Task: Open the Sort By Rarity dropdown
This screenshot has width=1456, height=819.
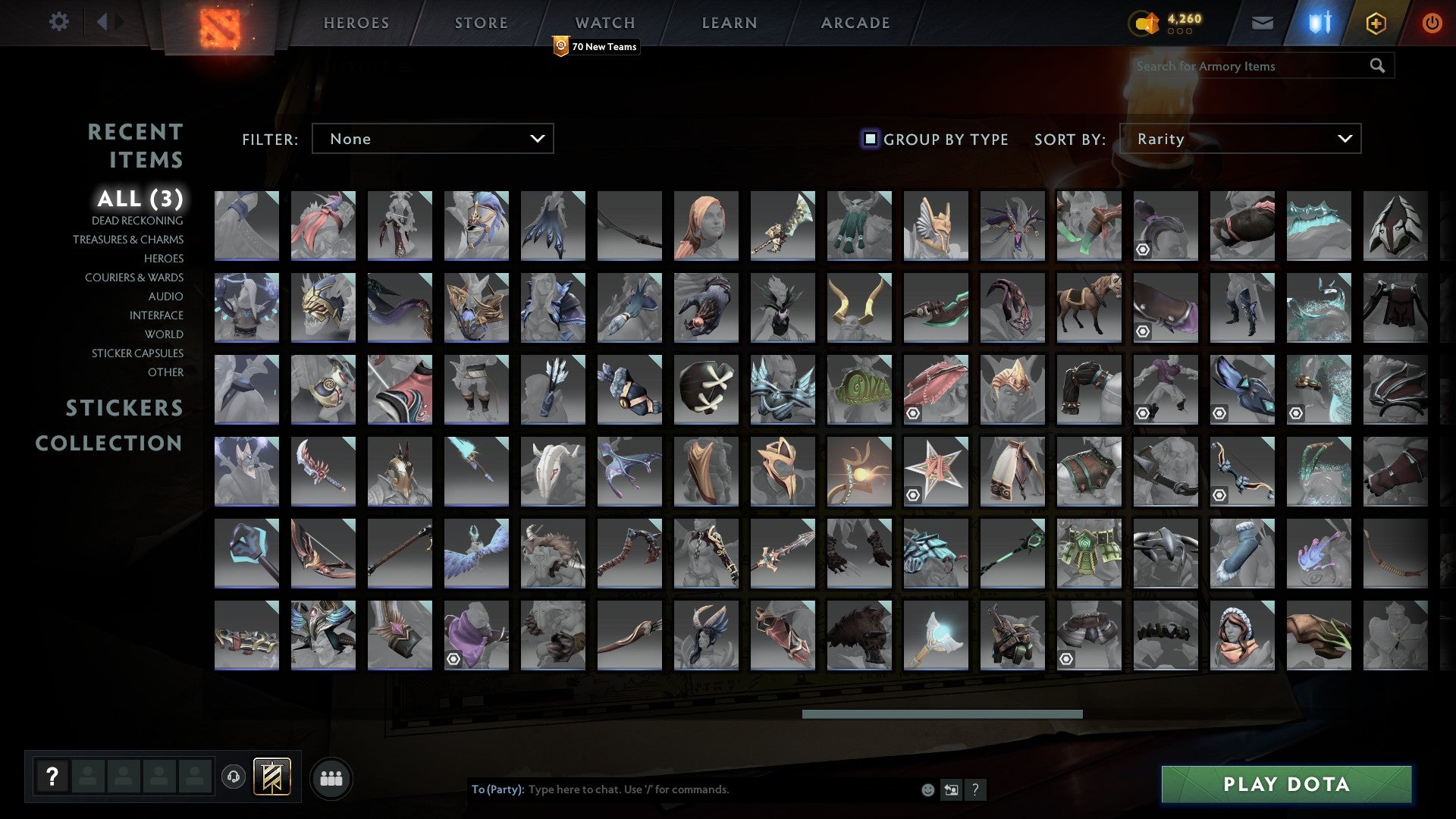Action: 1241,139
